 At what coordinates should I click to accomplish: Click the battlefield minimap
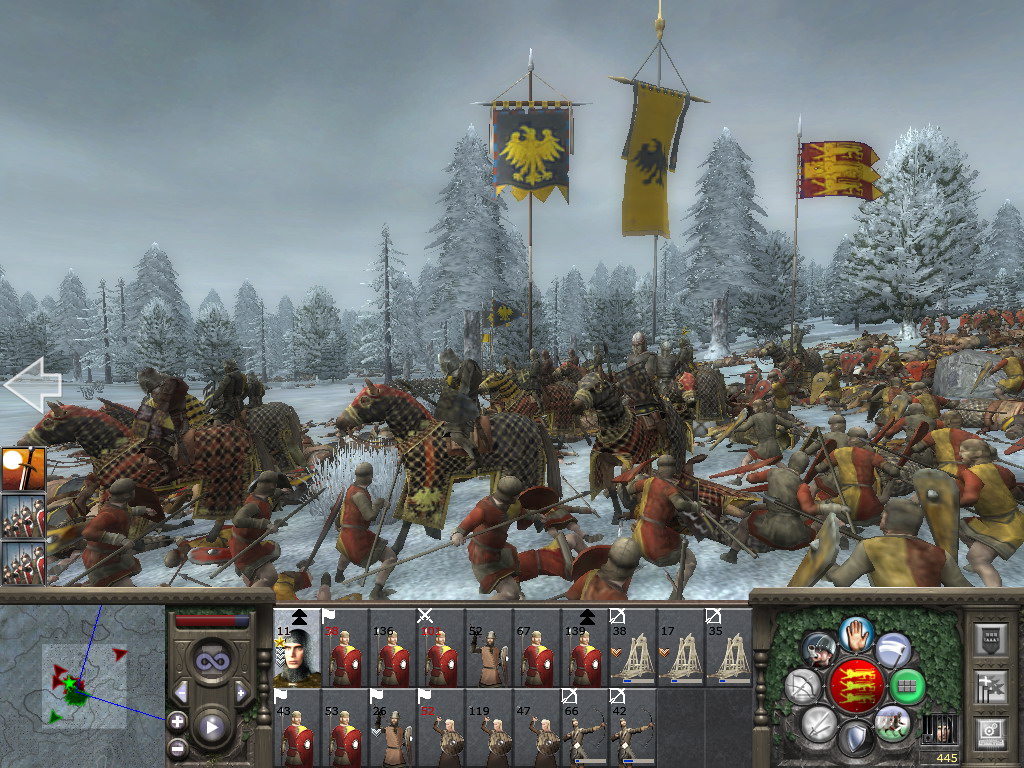[83, 686]
